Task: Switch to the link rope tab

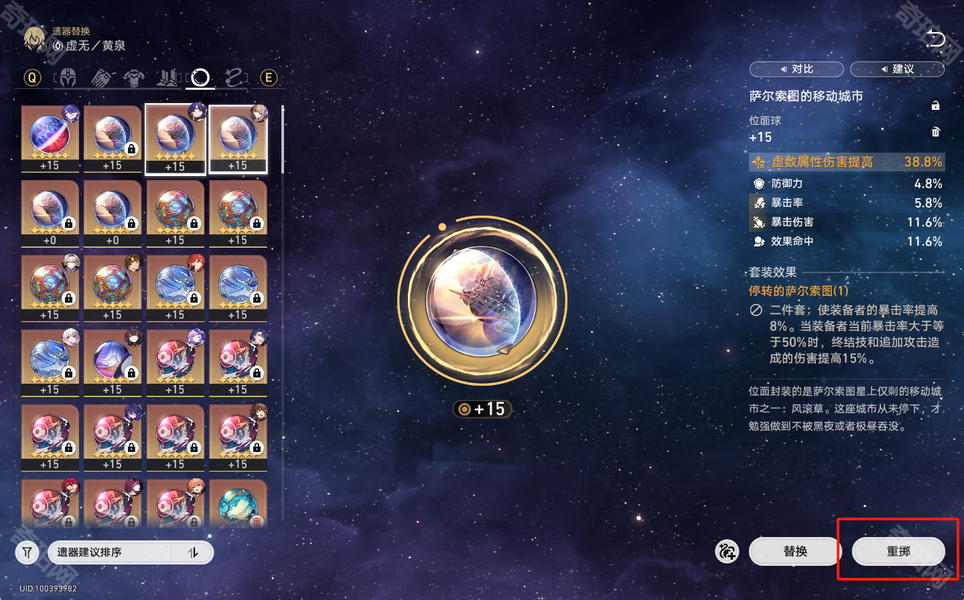Action: pyautogui.click(x=234, y=77)
